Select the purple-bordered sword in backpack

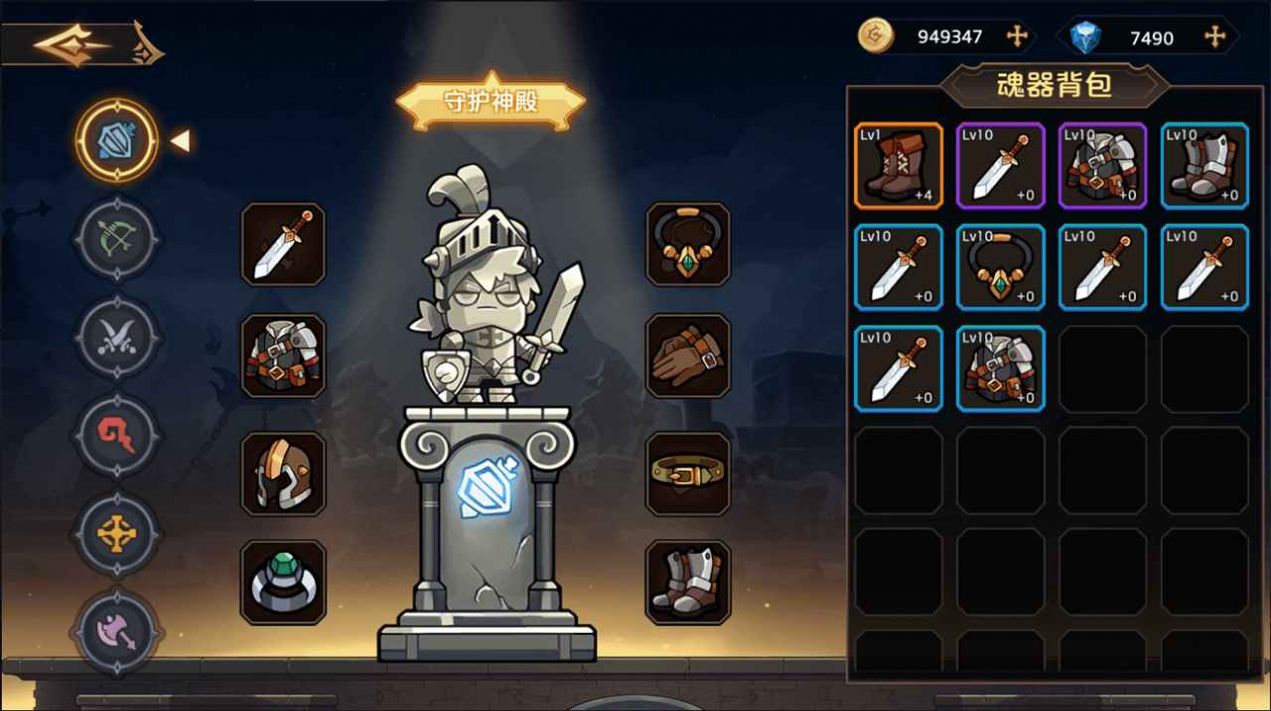[x=1000, y=166]
